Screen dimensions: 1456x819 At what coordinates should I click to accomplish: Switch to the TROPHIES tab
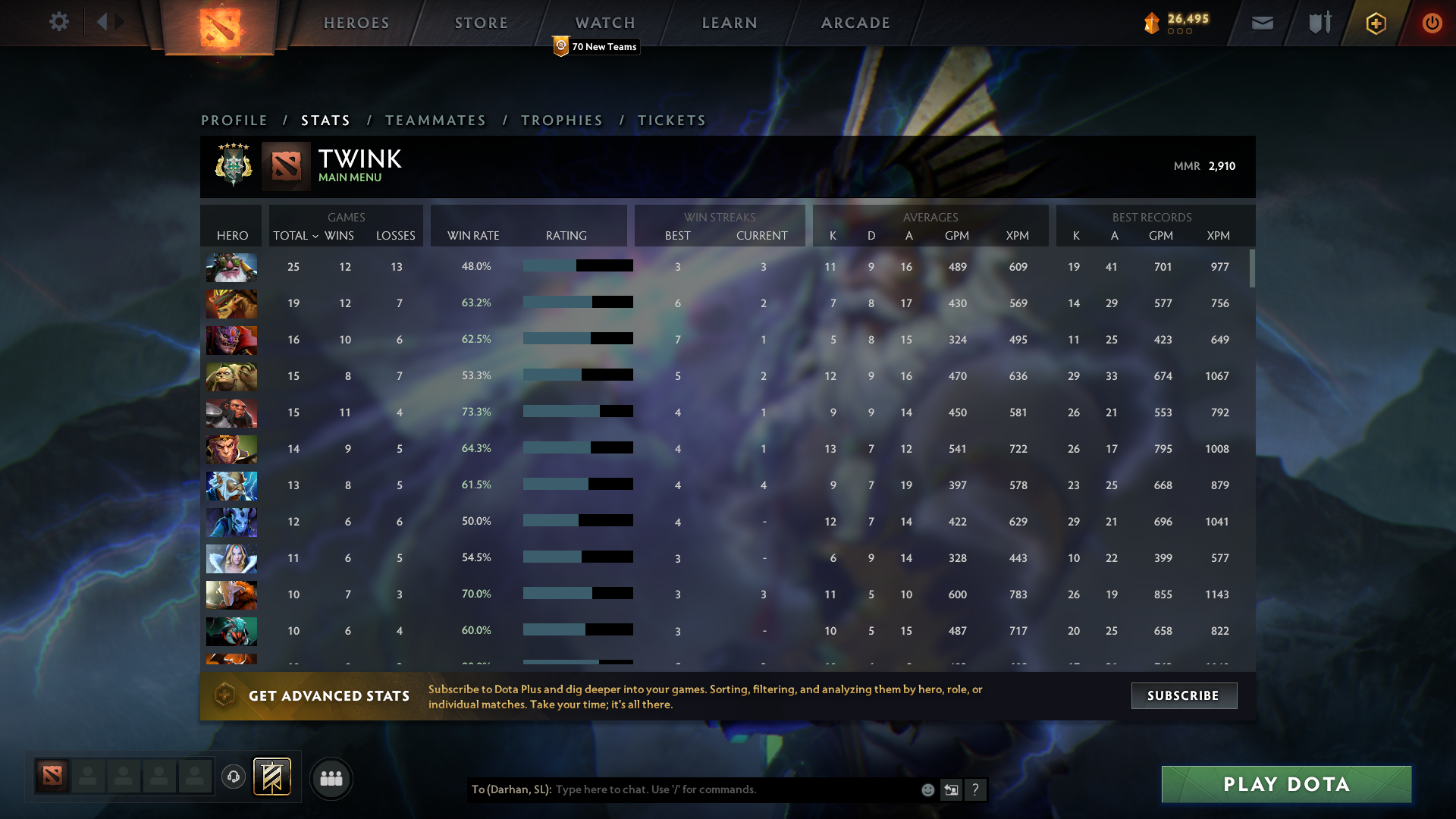561,120
